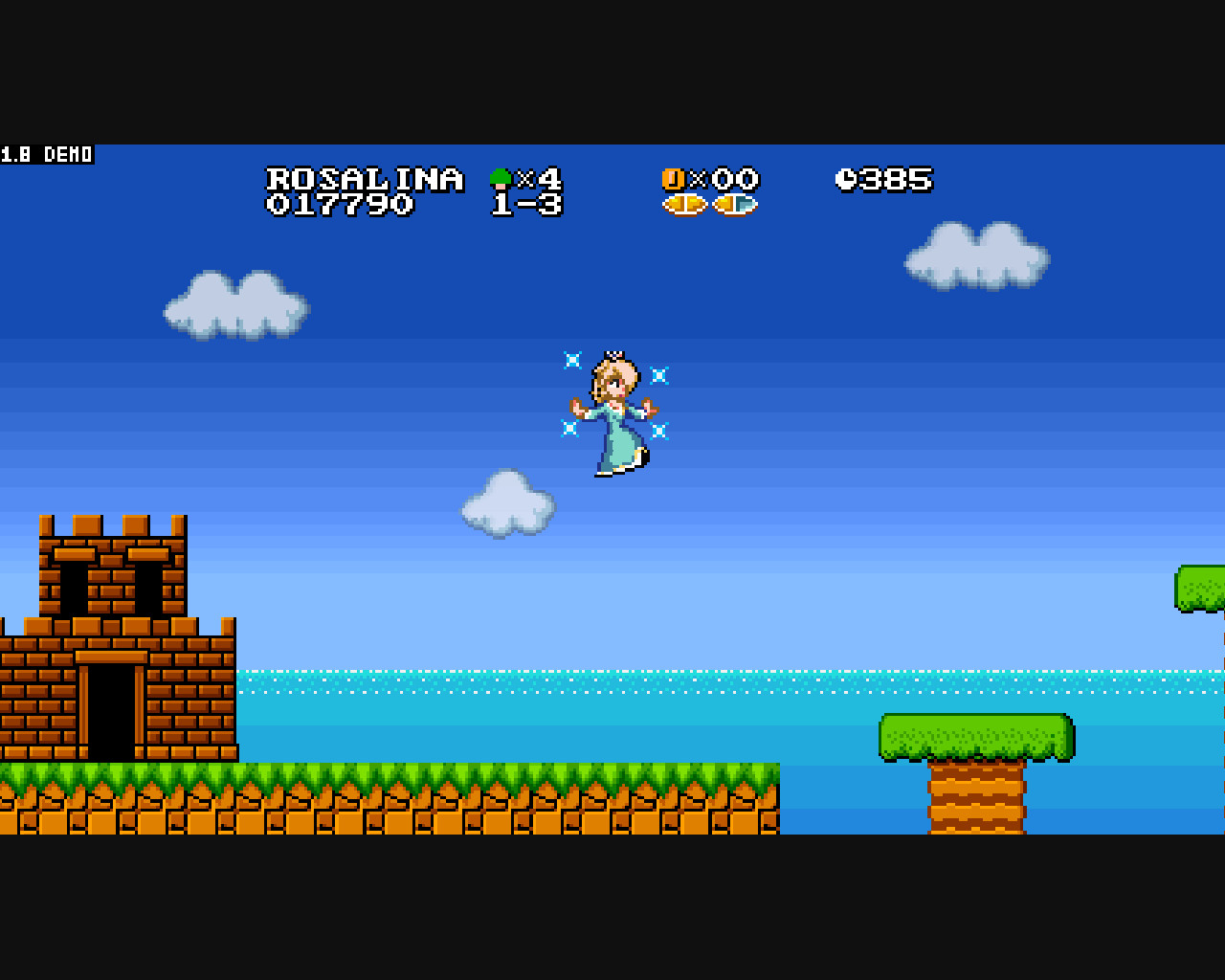Screen dimensions: 1225x980
Task: Click a blue sparkle surrounding Rosalina
Action: 571,361
